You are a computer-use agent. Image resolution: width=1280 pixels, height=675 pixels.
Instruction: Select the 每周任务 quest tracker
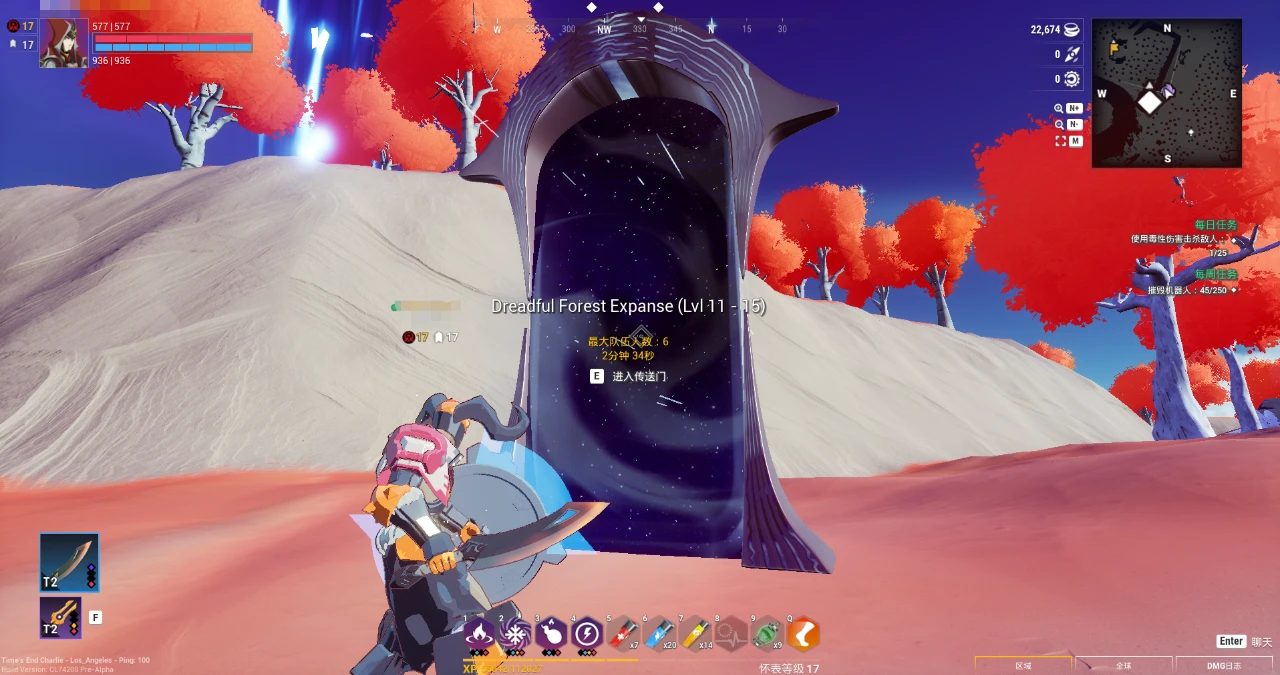(1216, 274)
